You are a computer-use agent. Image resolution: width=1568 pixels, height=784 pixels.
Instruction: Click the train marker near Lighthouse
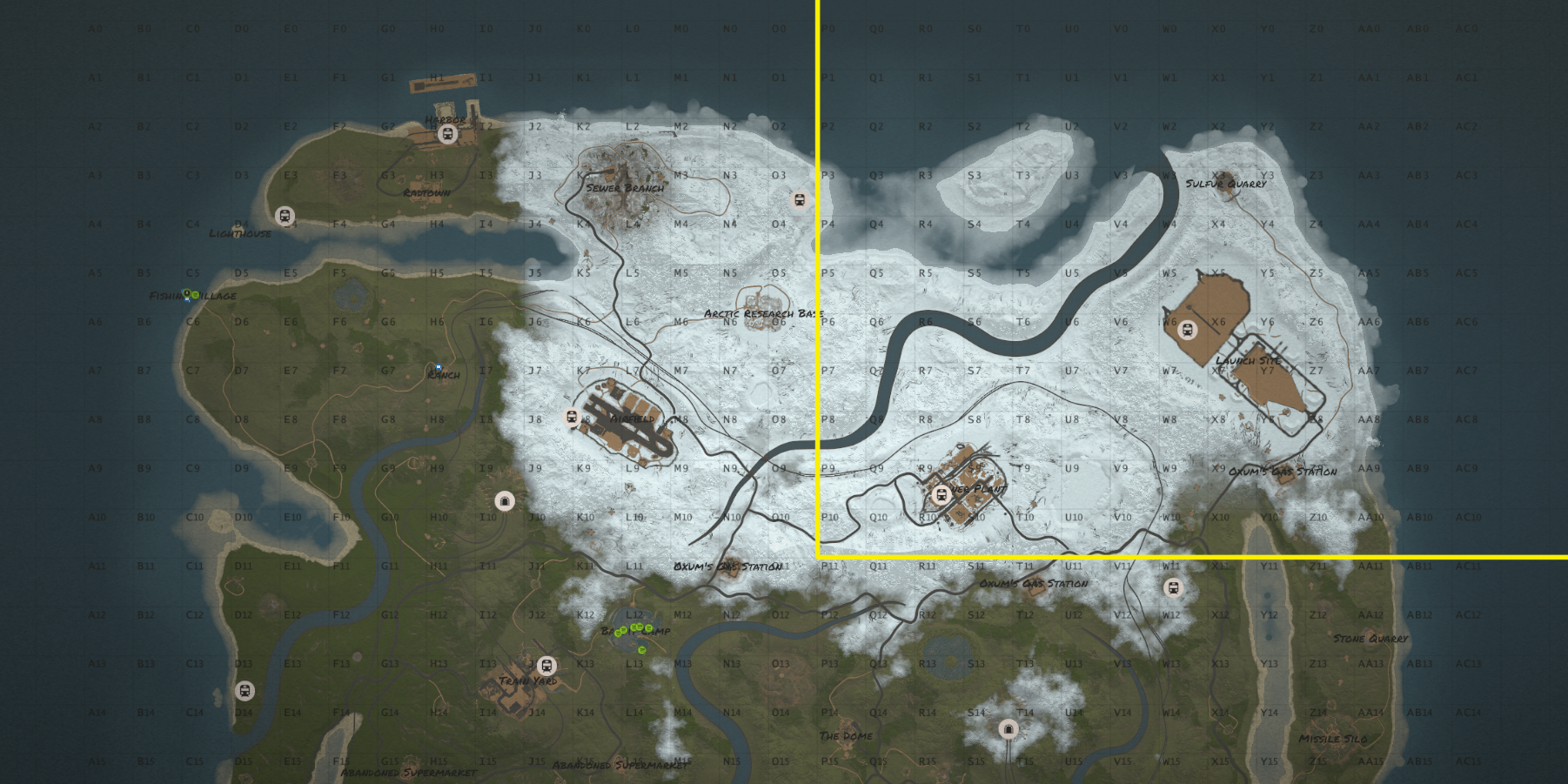285,216
